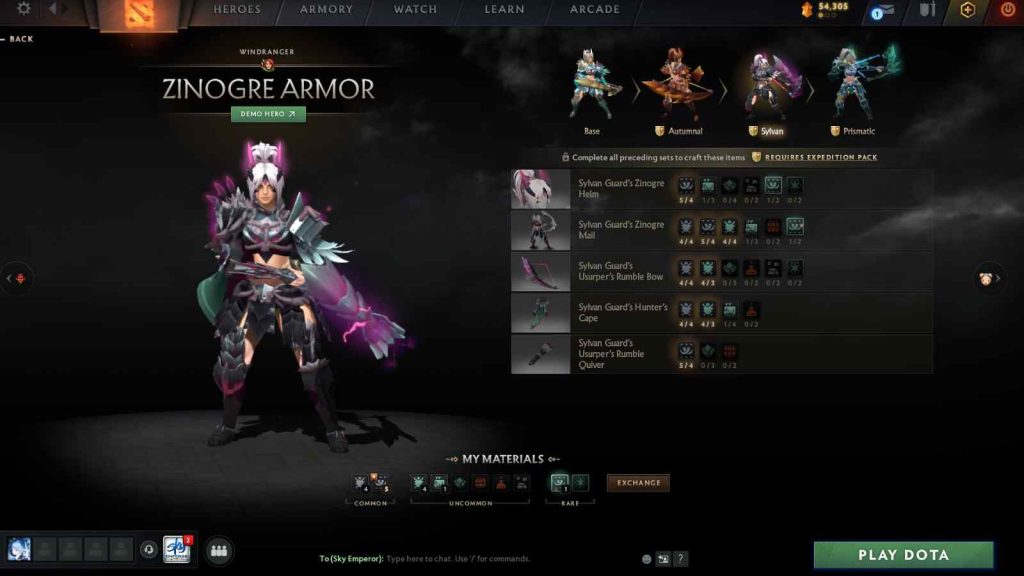This screenshot has width=1024, height=576.
Task: Open the Learn section
Action: tap(504, 10)
